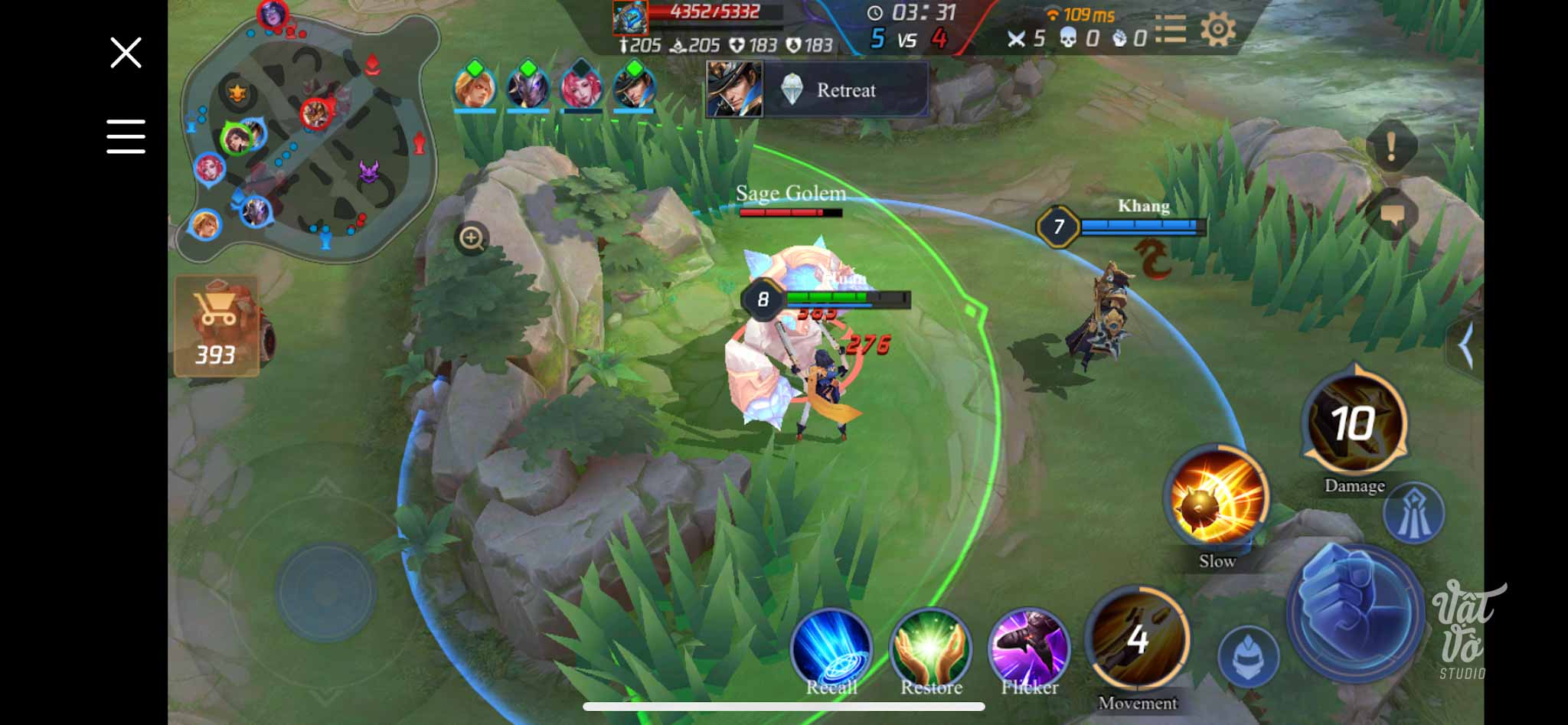
Task: Close the overlay with the X button
Action: [x=126, y=53]
